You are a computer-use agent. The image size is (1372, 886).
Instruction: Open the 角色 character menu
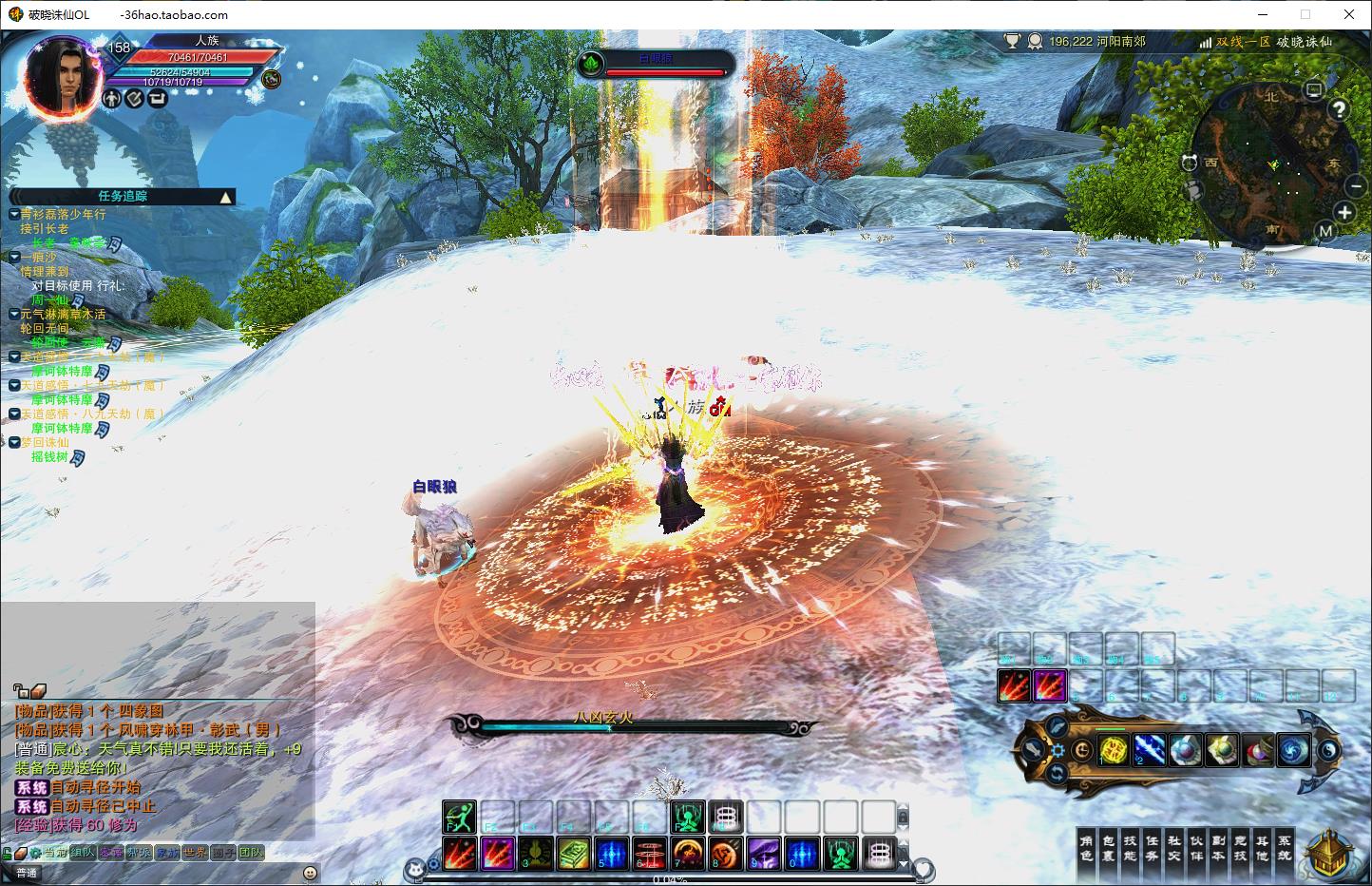[x=1087, y=848]
